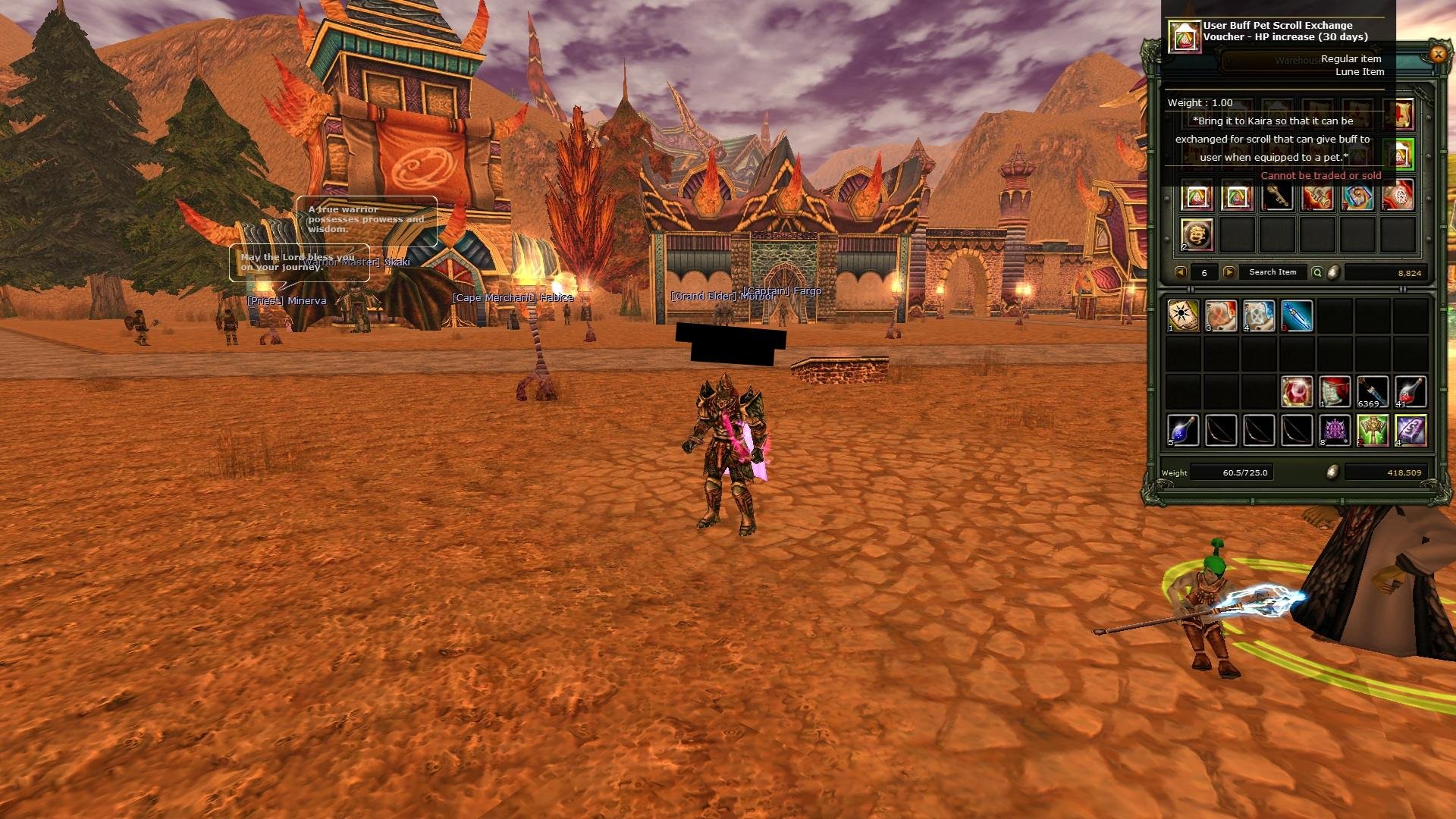Select the item stack numbered 6369

tap(1373, 392)
